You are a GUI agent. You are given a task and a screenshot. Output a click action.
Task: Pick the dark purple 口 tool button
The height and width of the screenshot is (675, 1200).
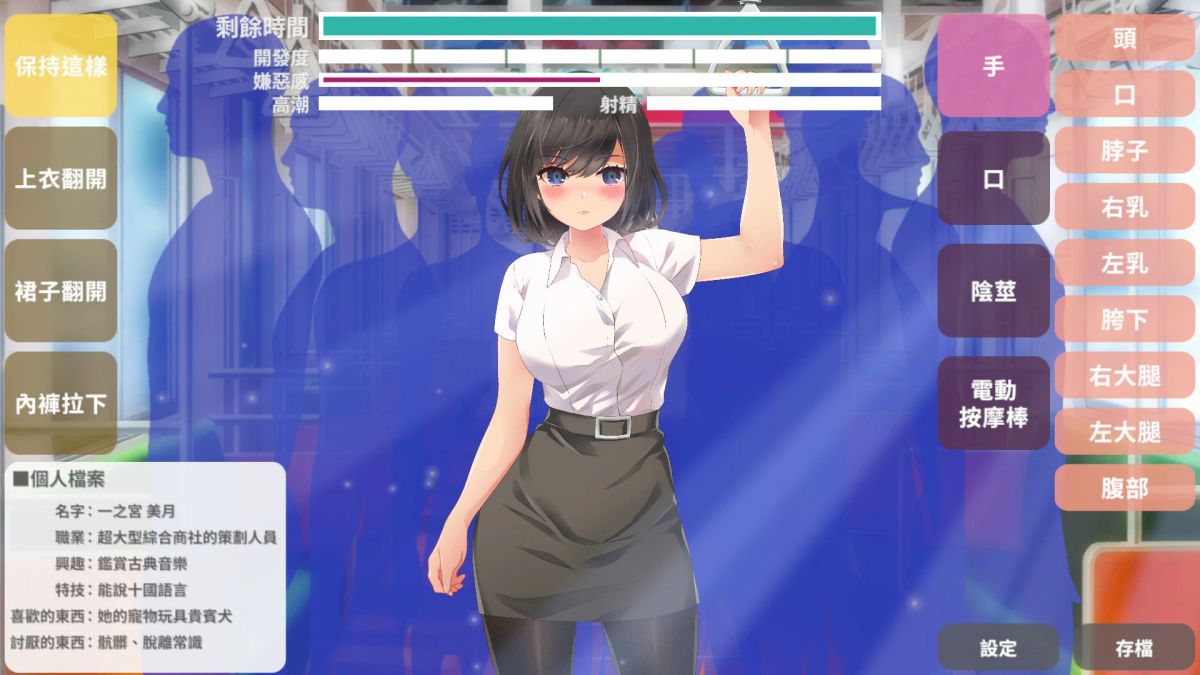click(993, 179)
